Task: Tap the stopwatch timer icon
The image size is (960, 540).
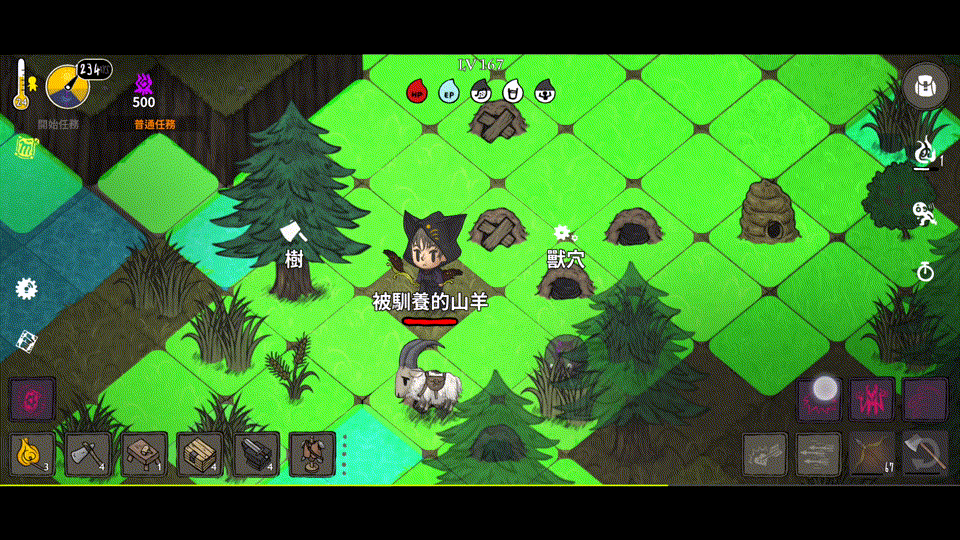Action: [925, 271]
